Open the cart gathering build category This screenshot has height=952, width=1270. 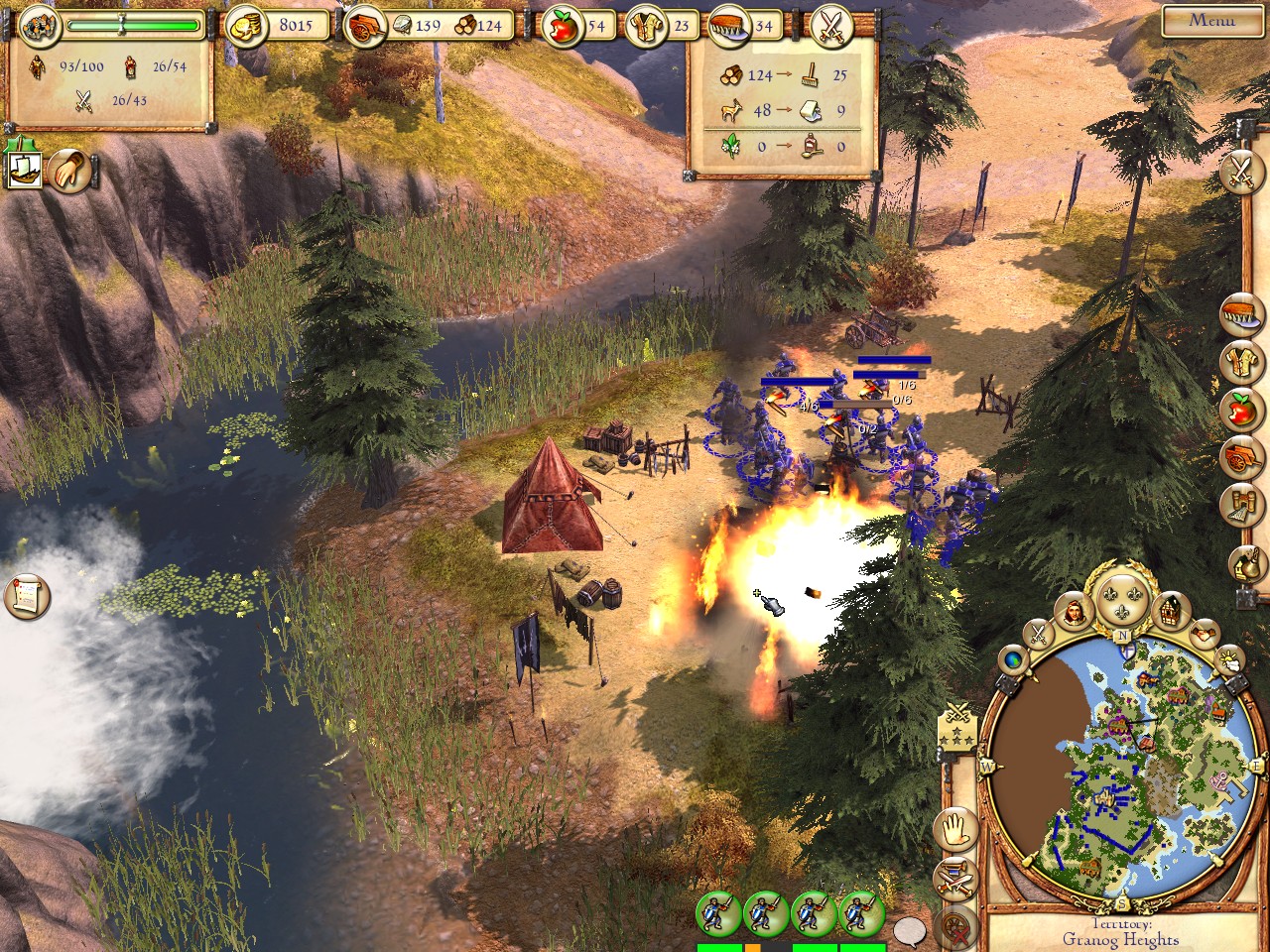1241,456
